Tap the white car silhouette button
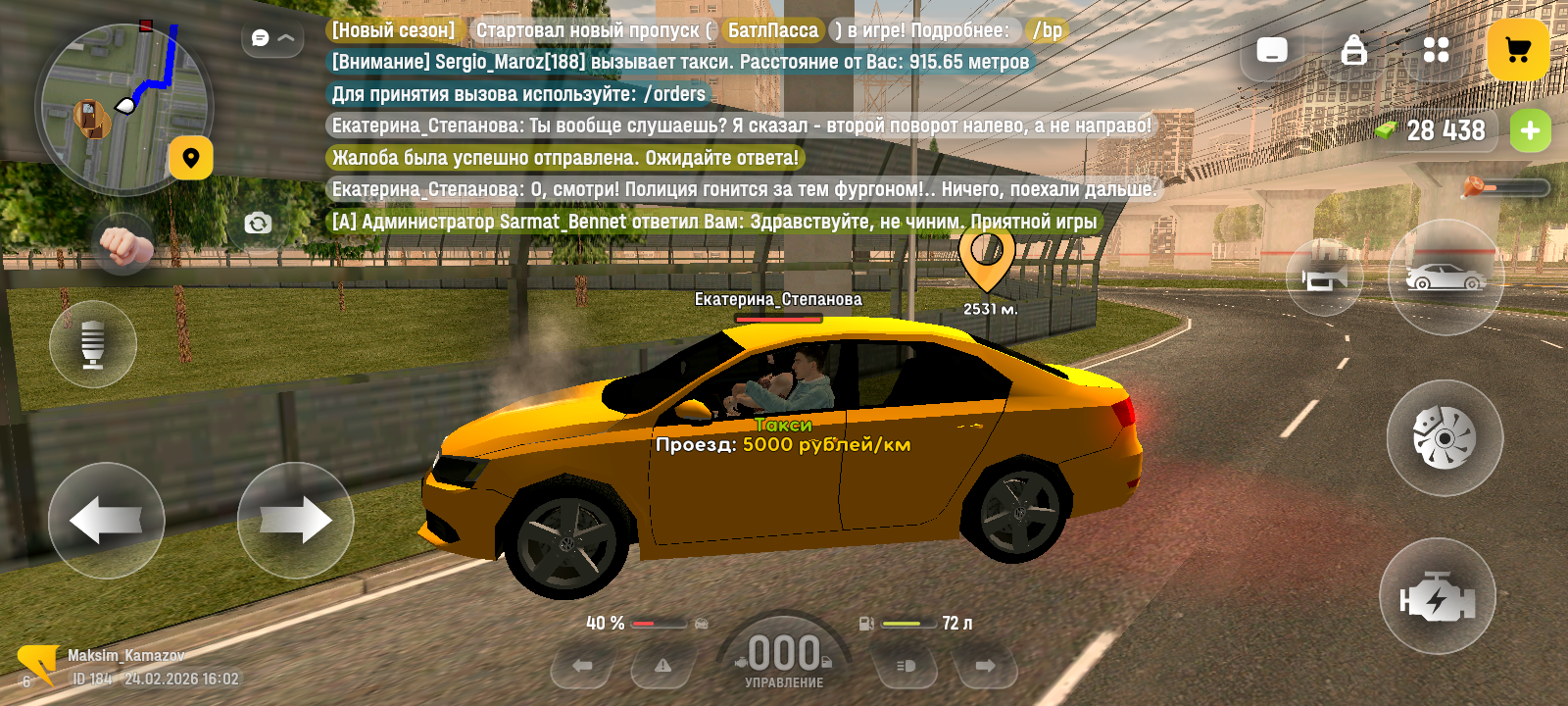Screen dimensions: 1568x706 (x=1445, y=277)
